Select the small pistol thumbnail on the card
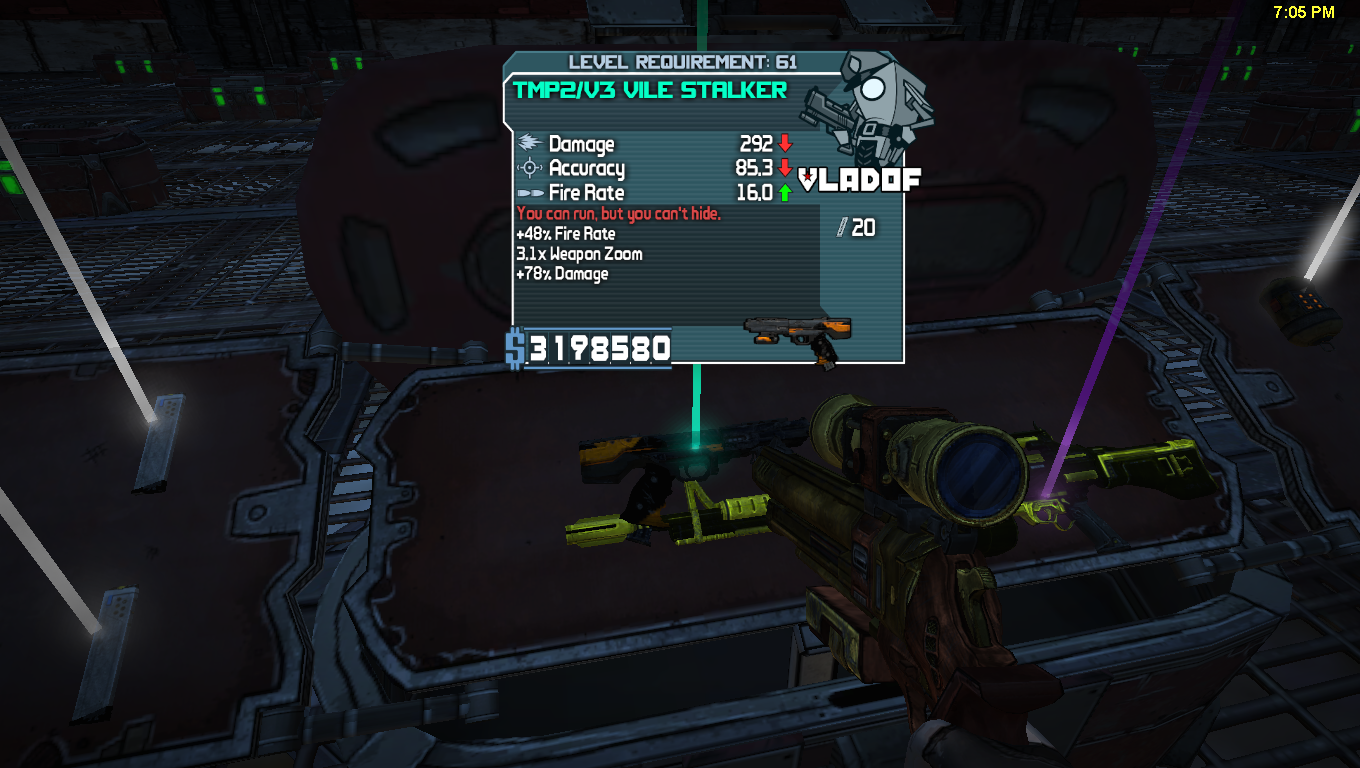This screenshot has height=768, width=1360. 800,330
